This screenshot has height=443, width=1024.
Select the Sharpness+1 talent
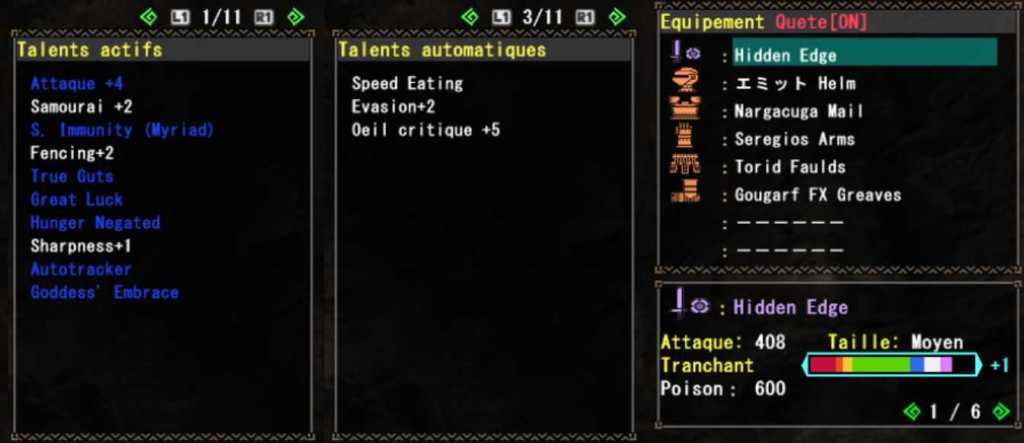81,246
